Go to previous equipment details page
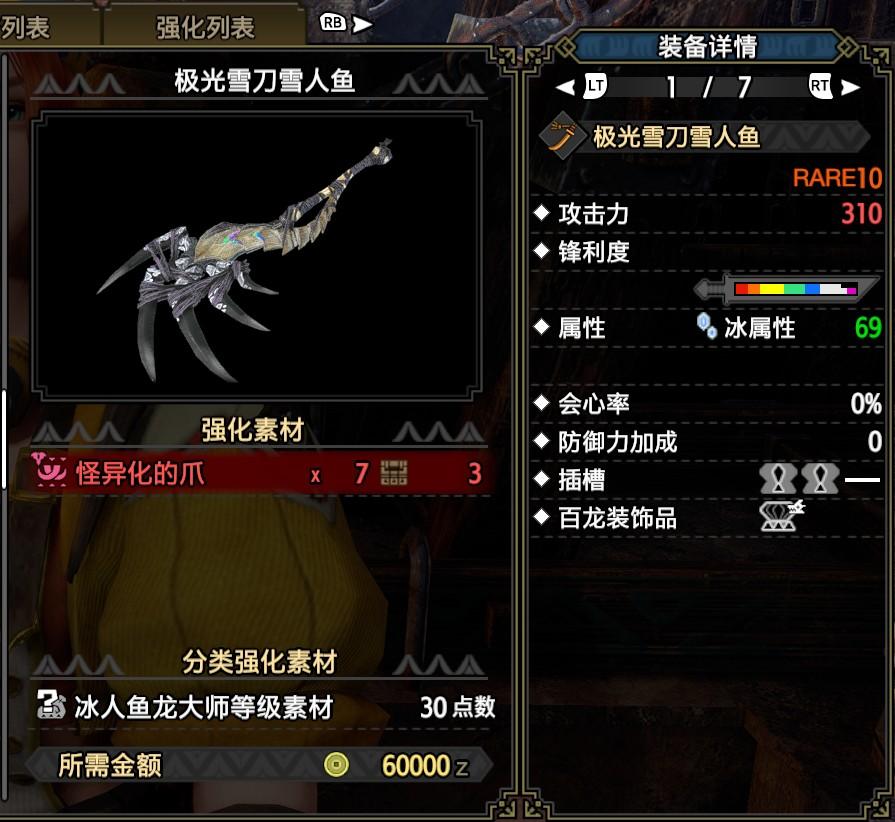895x822 pixels. pos(582,87)
